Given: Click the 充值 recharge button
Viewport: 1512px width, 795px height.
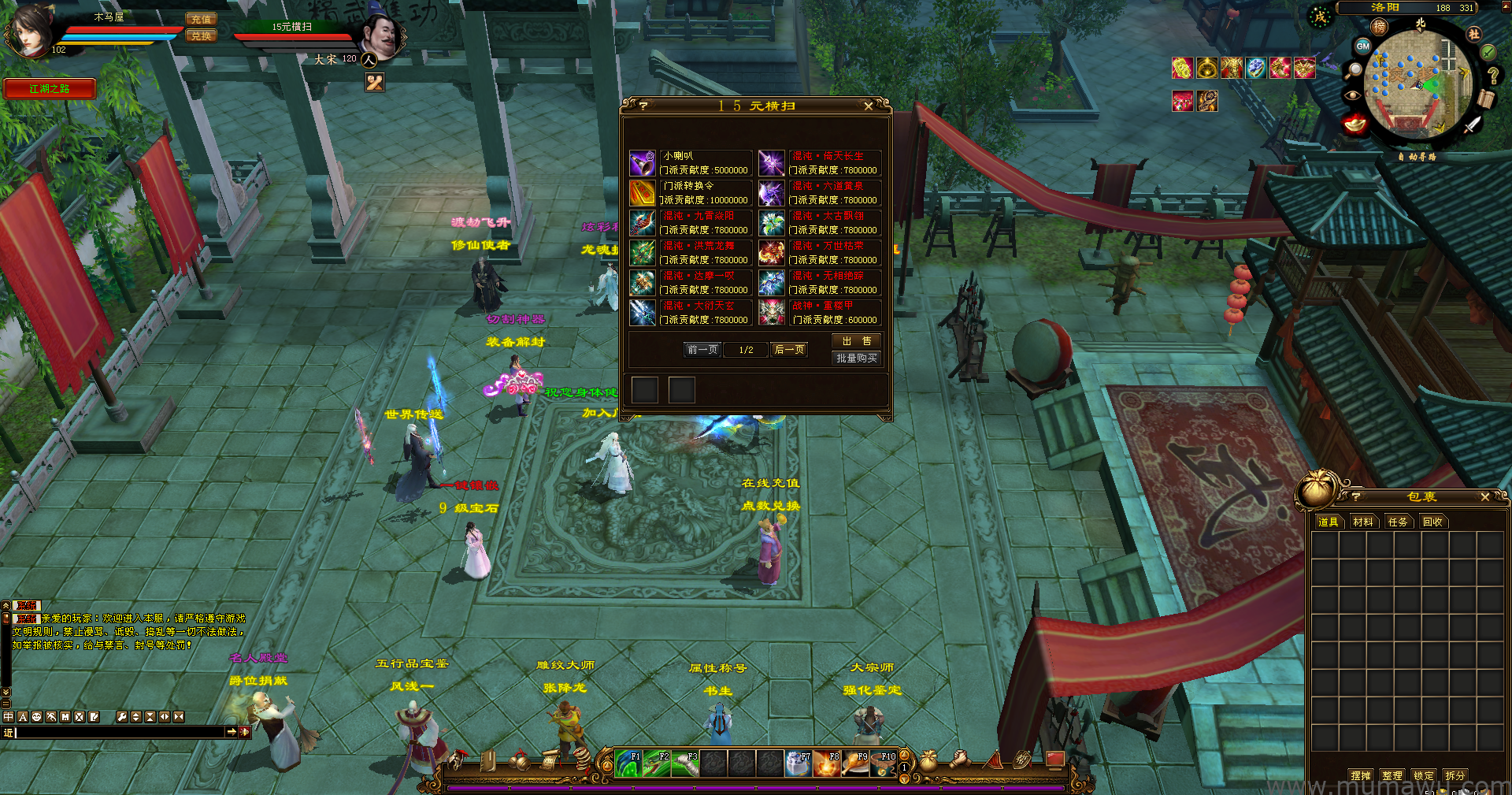Looking at the screenshot, I should [201, 19].
